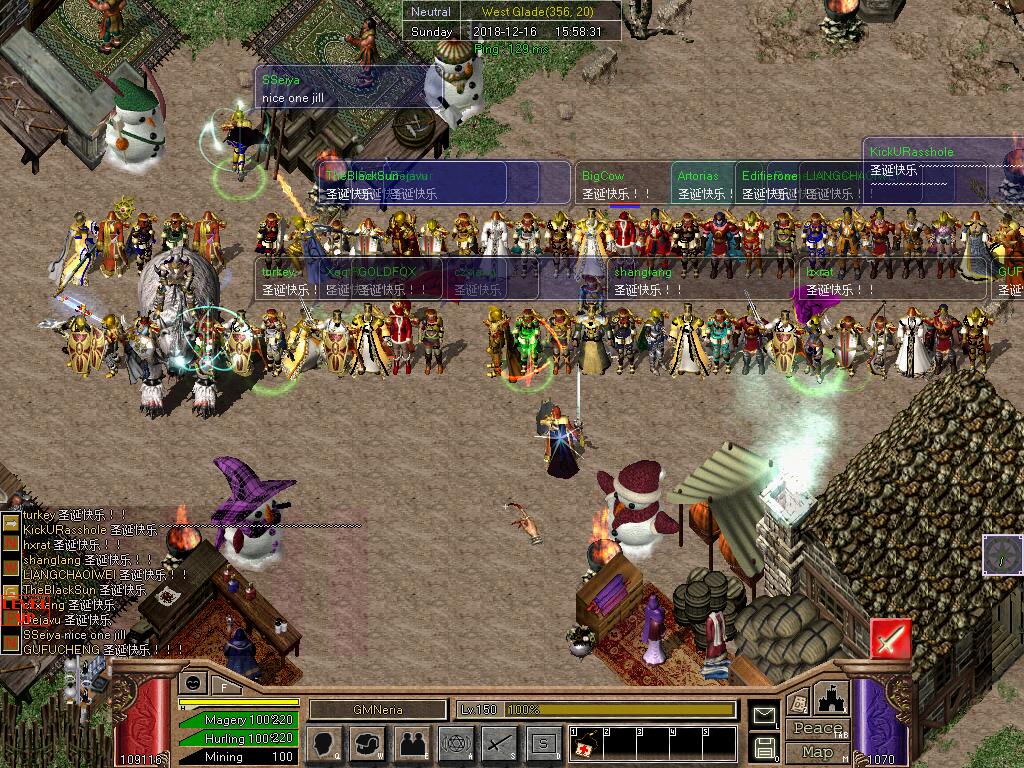Image resolution: width=1024 pixels, height=768 pixels.
Task: Open the sword skills button
Action: (x=500, y=743)
